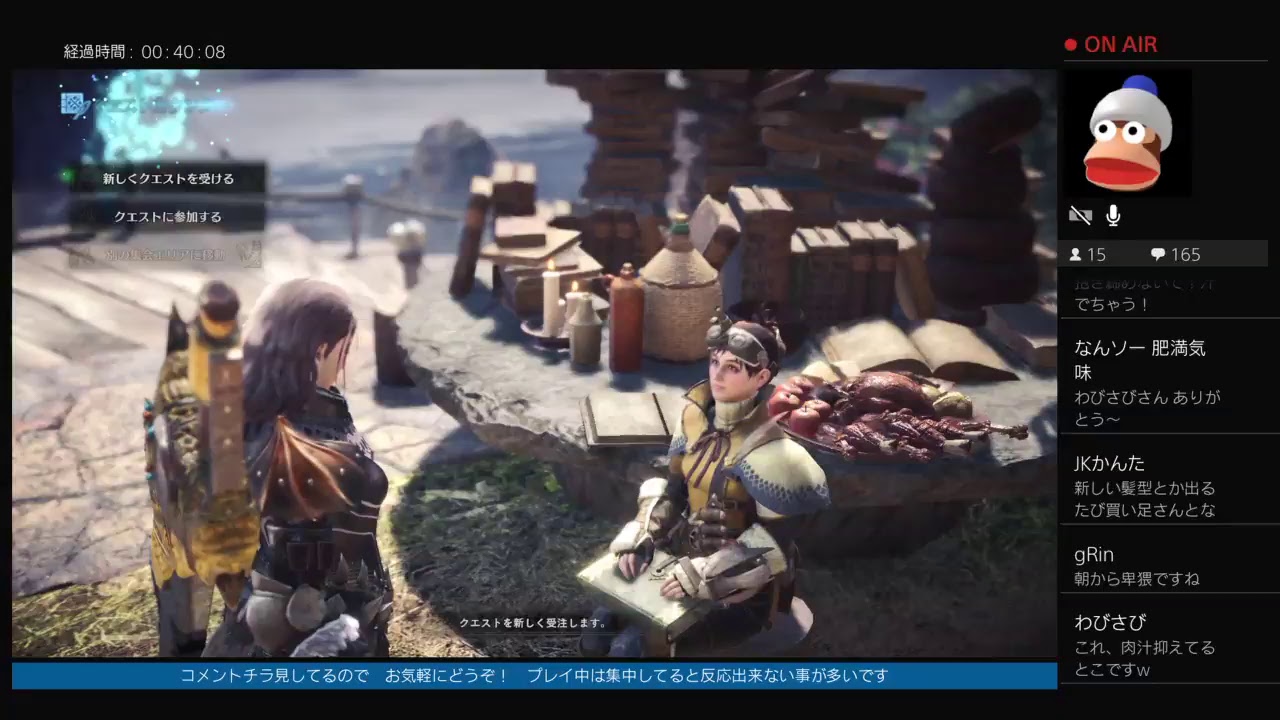Click the viewer count number 15

click(1100, 254)
